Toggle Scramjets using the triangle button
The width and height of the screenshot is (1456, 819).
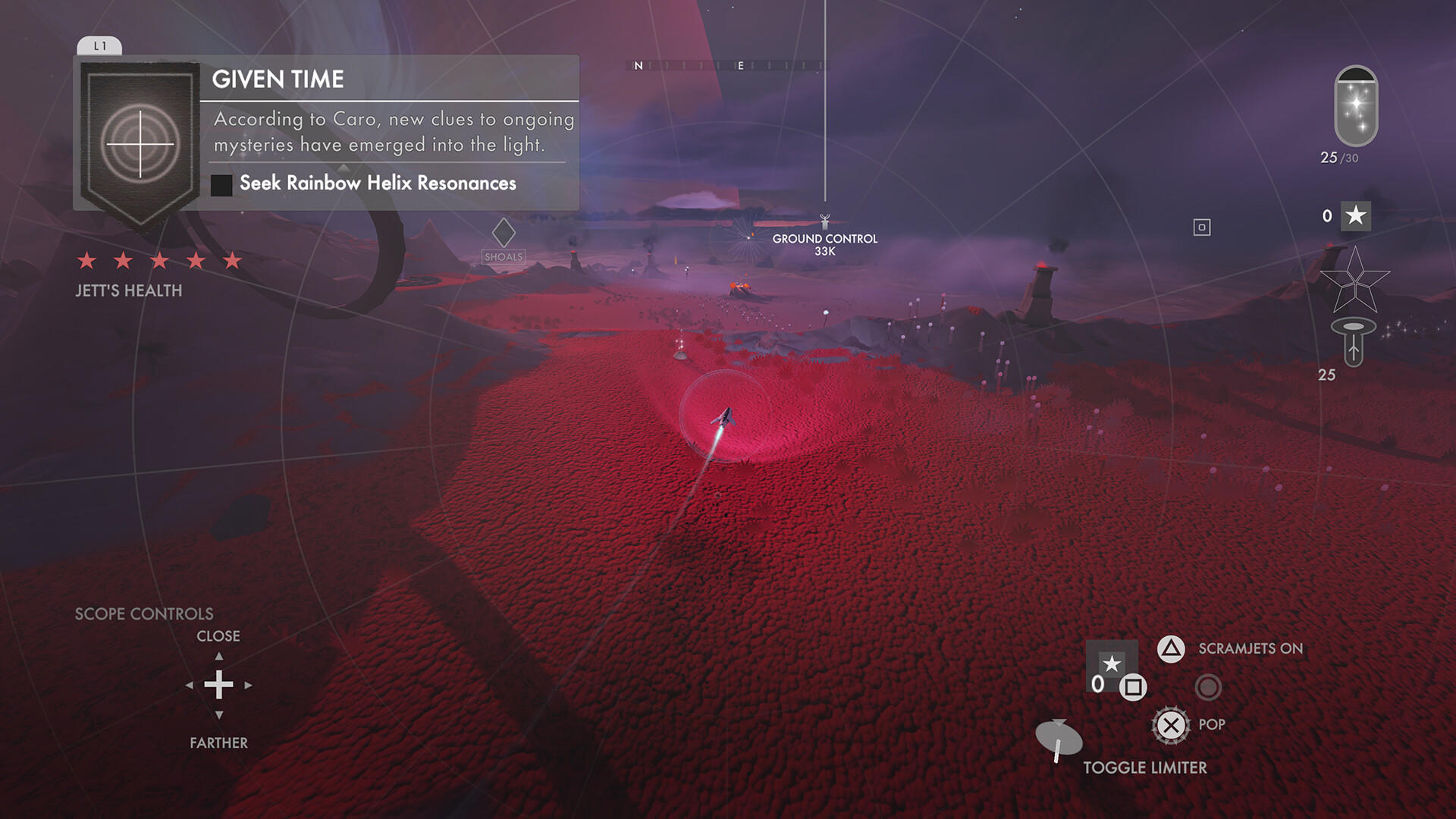[1172, 648]
